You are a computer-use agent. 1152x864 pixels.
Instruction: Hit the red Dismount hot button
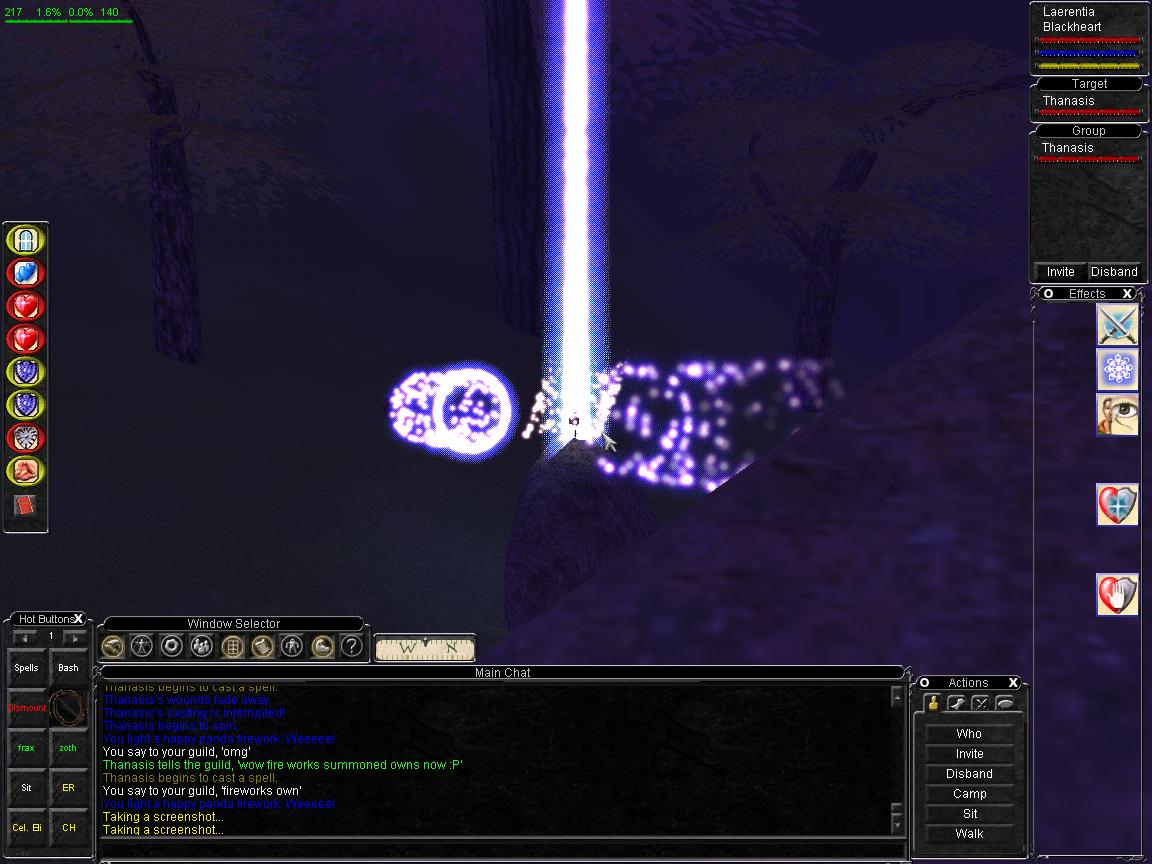click(27, 708)
